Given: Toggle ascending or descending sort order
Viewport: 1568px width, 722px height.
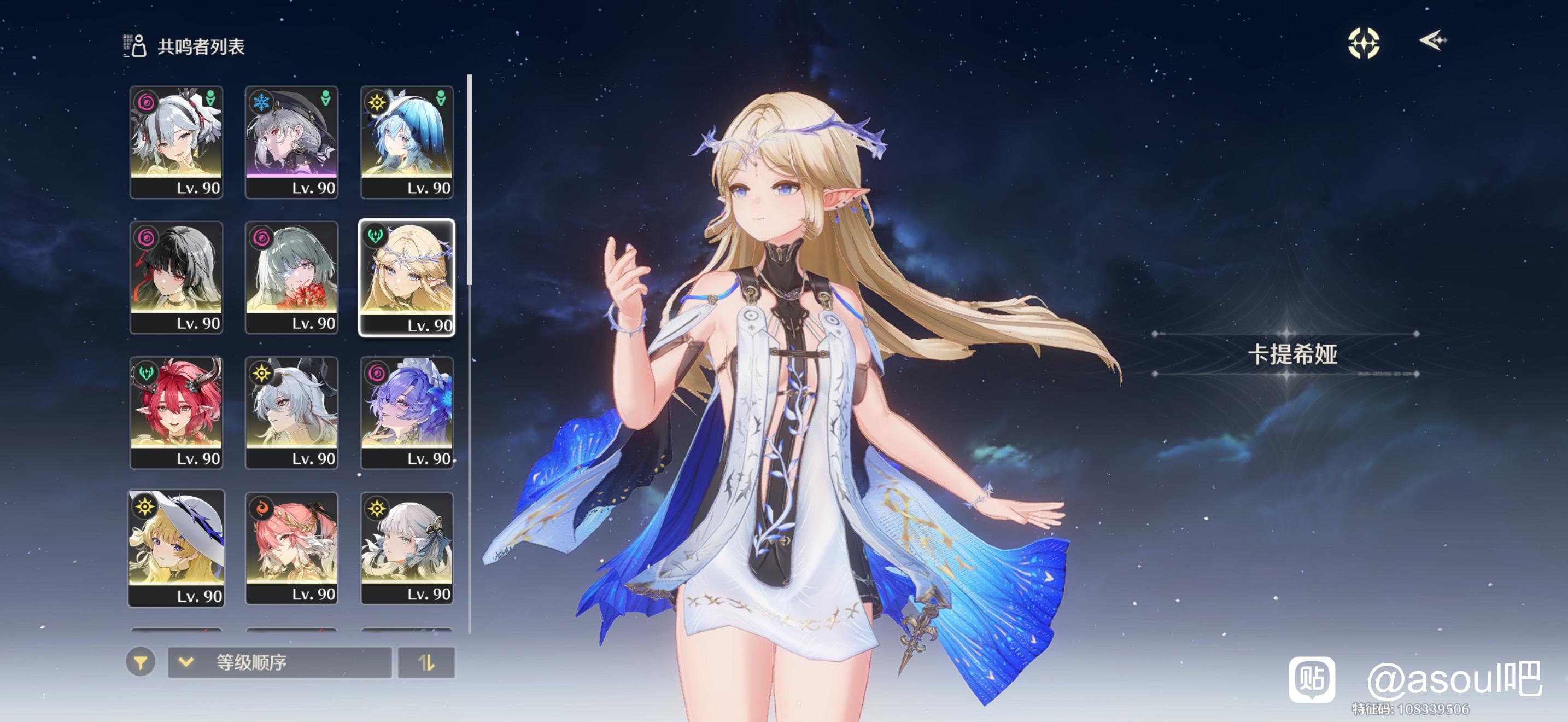Looking at the screenshot, I should 426,662.
